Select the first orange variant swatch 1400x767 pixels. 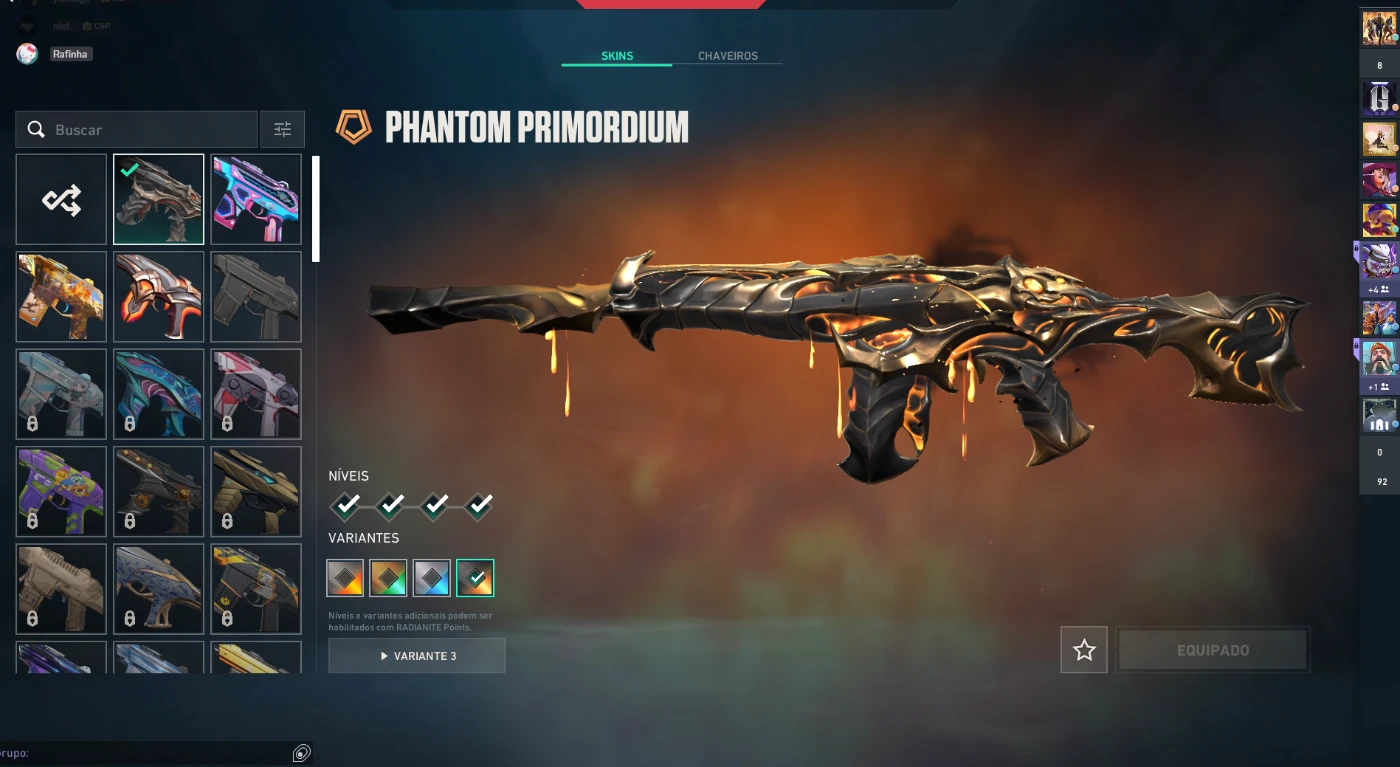click(x=345, y=578)
